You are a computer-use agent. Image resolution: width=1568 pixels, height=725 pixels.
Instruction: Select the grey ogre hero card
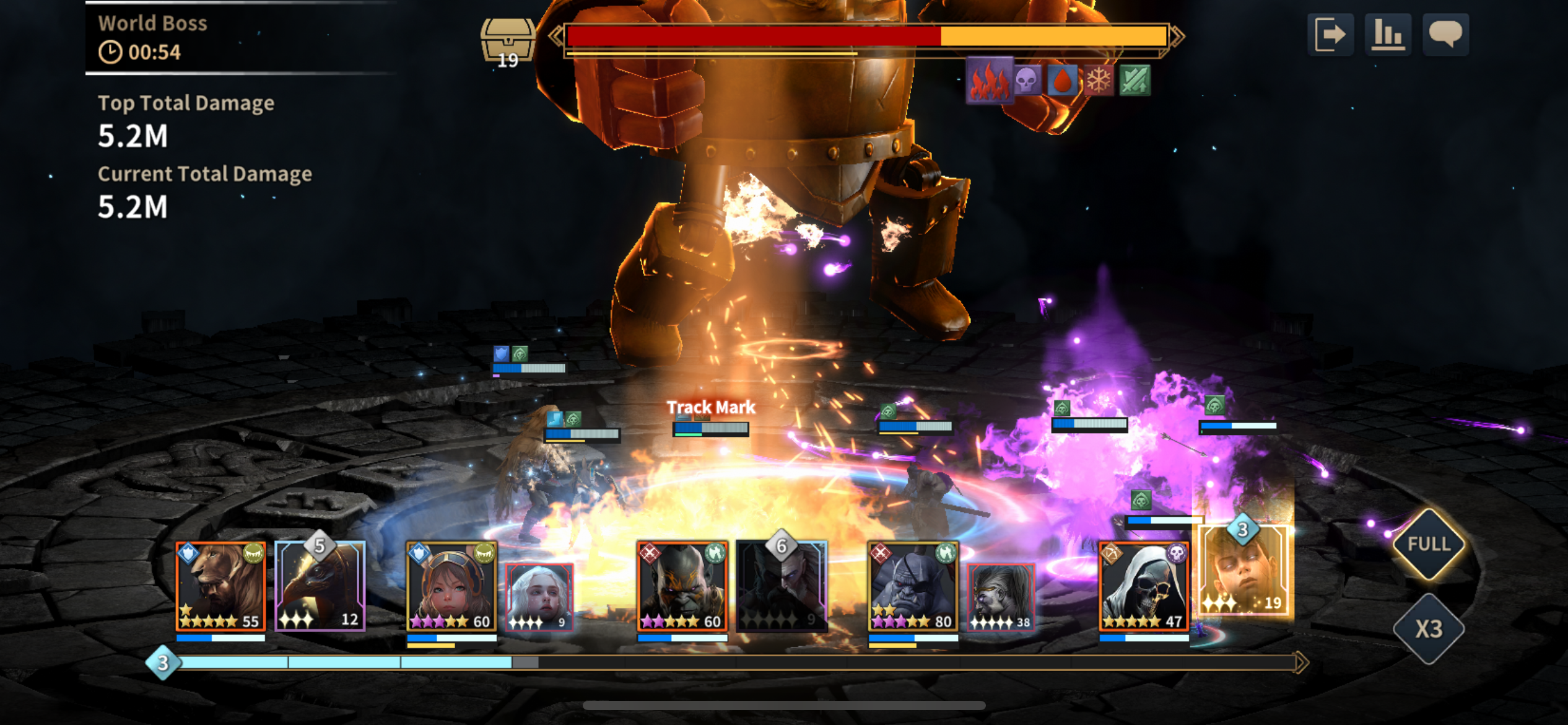pos(913,586)
